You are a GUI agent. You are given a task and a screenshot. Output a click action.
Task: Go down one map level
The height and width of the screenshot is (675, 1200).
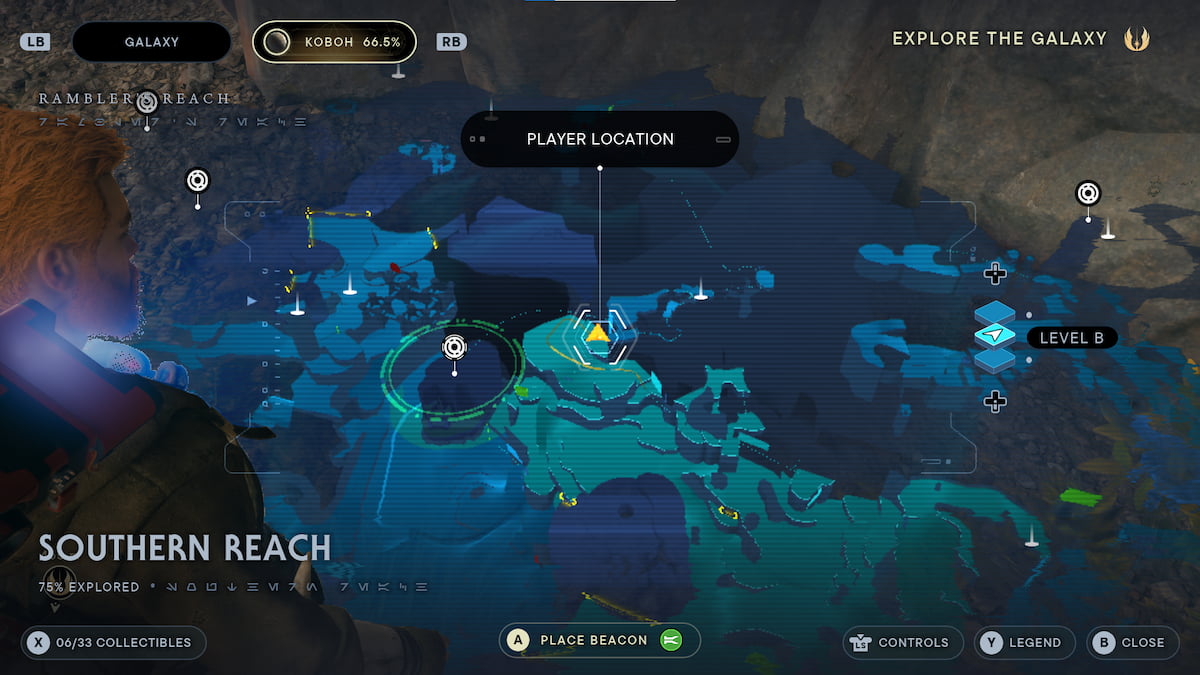click(994, 402)
